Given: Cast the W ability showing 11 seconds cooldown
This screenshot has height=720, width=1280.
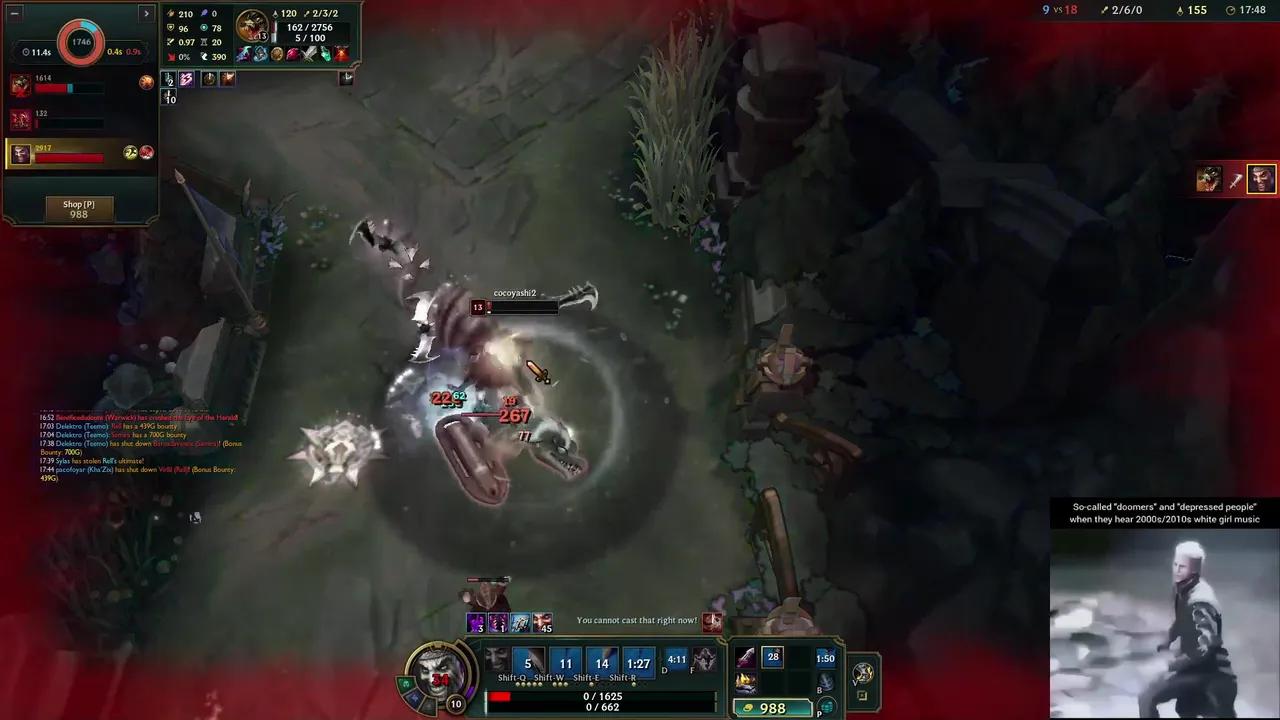Looking at the screenshot, I should pos(566,663).
